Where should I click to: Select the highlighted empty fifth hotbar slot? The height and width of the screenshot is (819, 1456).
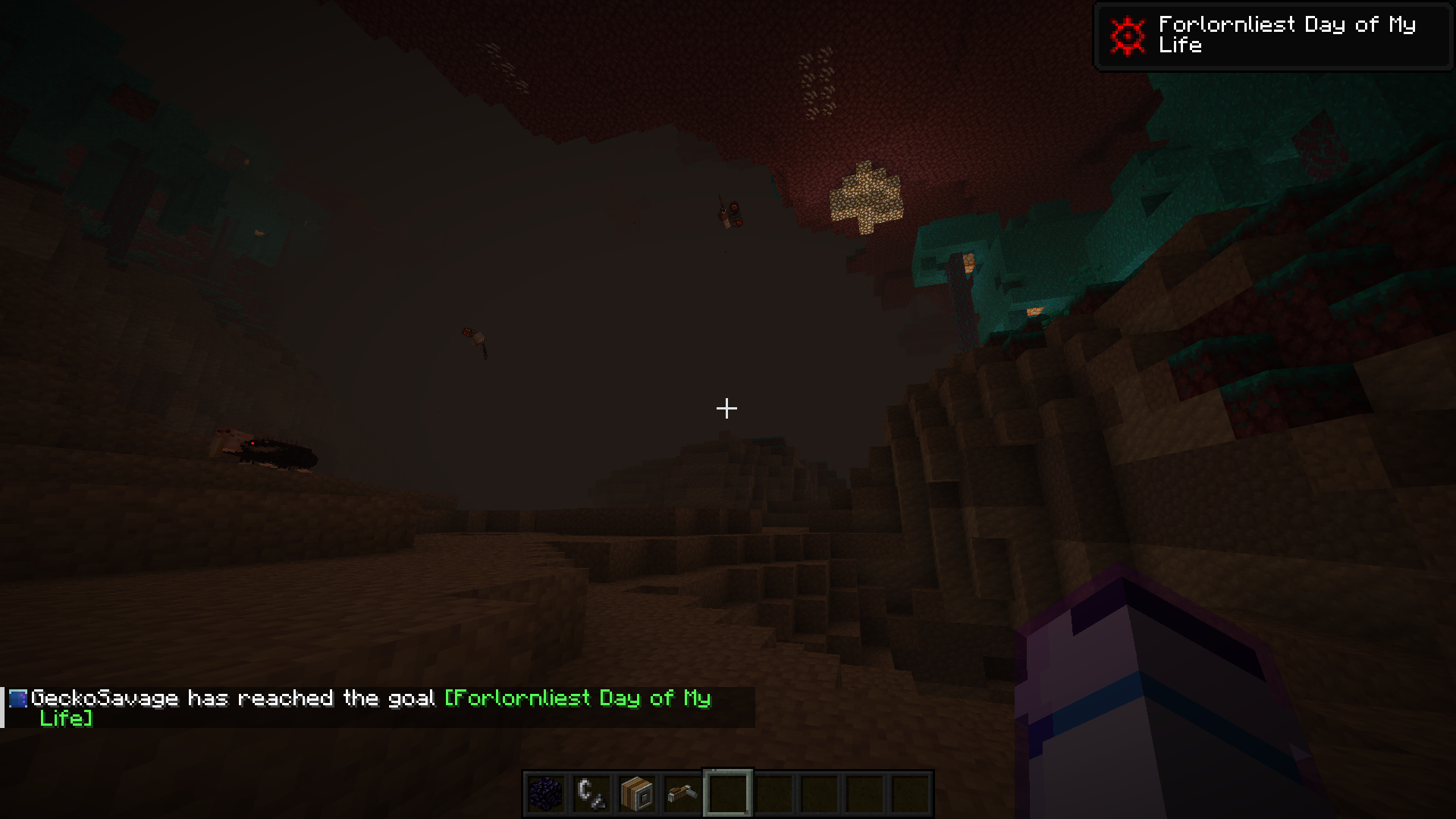pyautogui.click(x=726, y=791)
